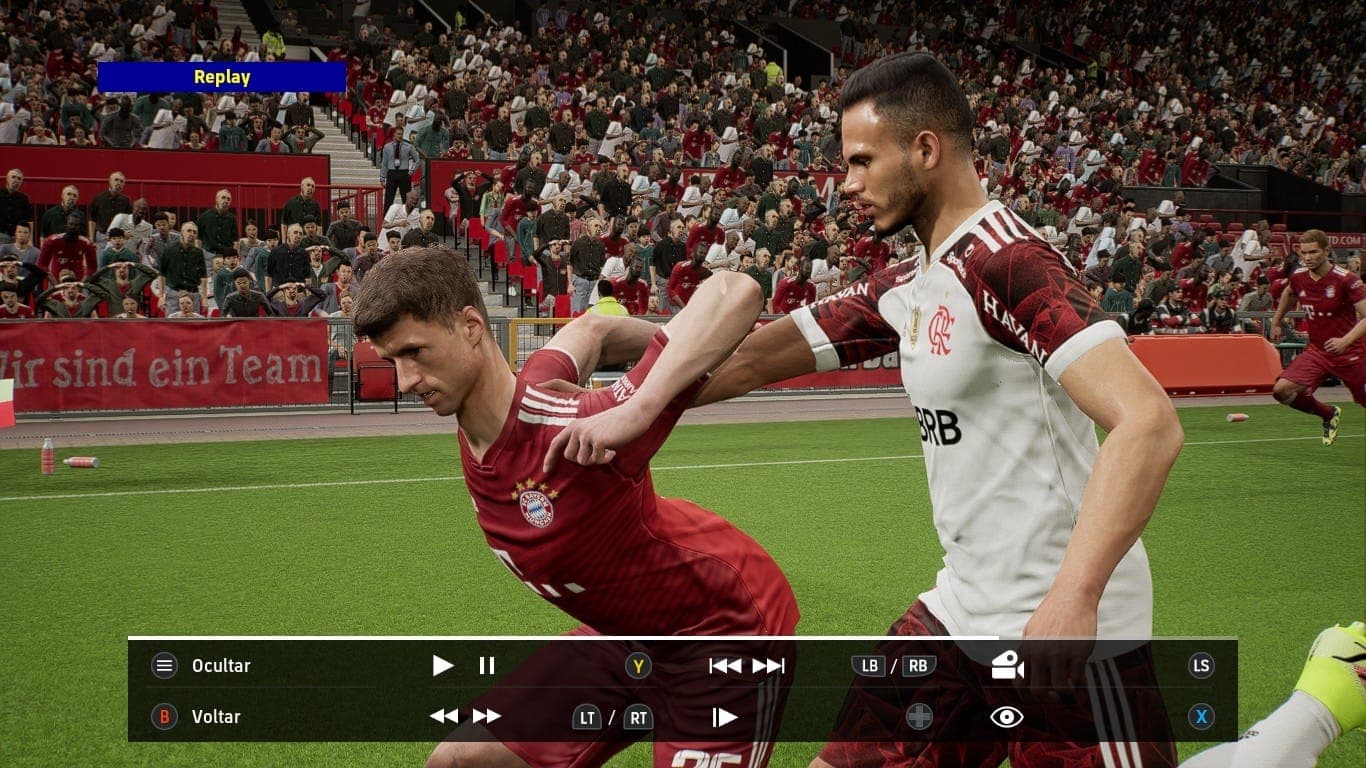Click the blue X button prompt
1366x768 pixels.
[1202, 717]
